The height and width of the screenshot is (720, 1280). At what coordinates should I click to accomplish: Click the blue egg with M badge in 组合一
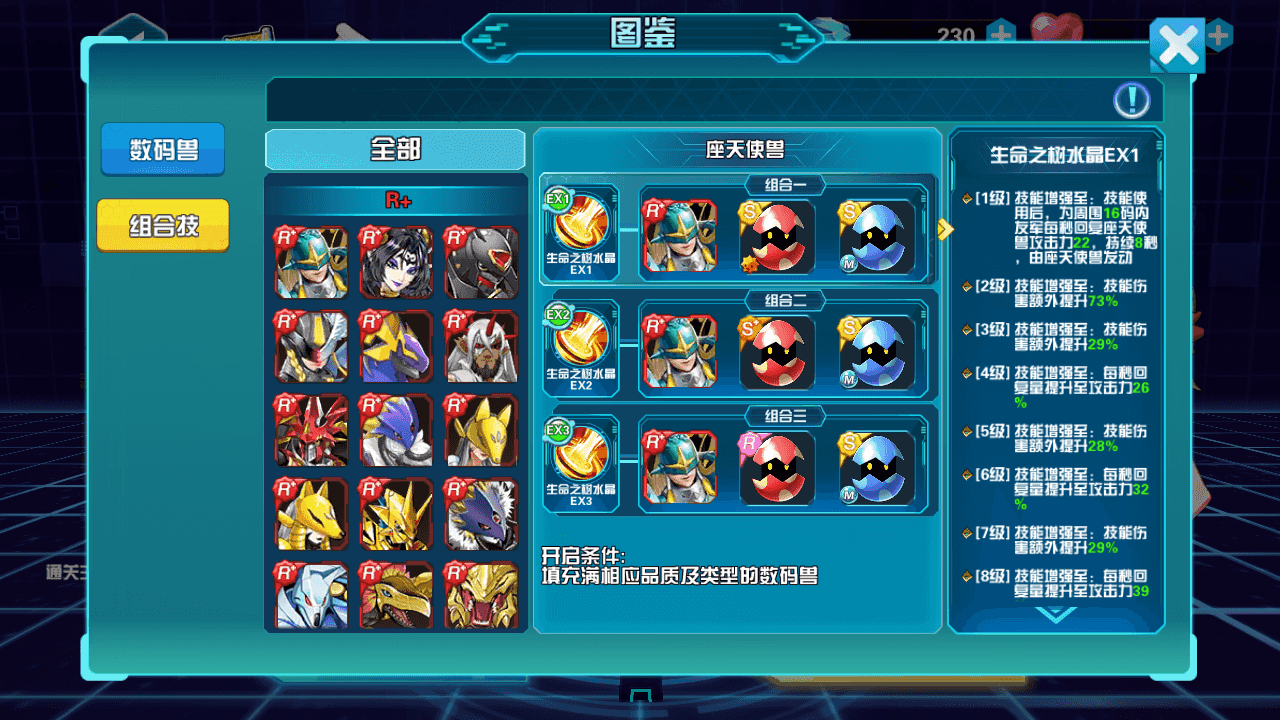(877, 238)
